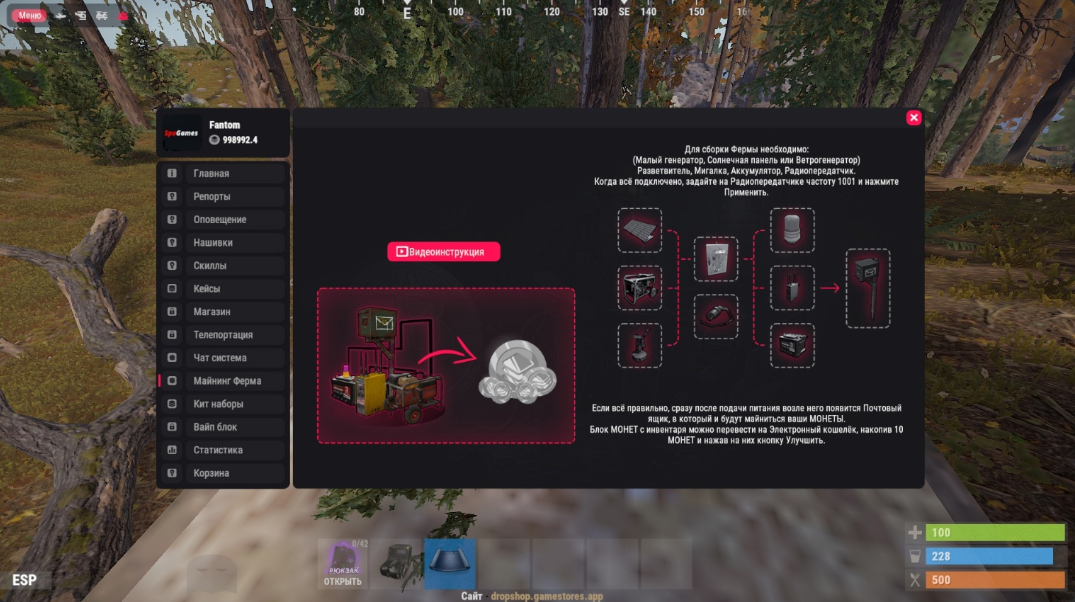Image resolution: width=1075 pixels, height=602 pixels.
Task: Open the Скиллы page
Action: point(223,266)
